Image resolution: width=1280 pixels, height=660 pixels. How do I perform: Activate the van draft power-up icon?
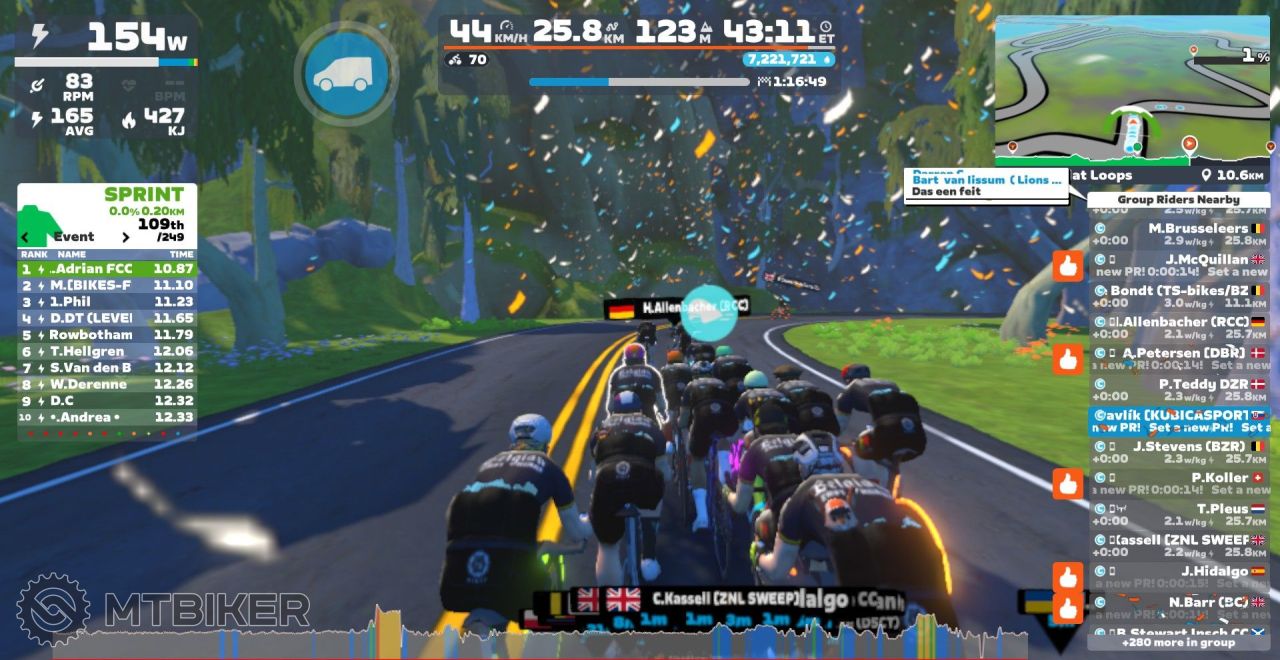tap(346, 73)
